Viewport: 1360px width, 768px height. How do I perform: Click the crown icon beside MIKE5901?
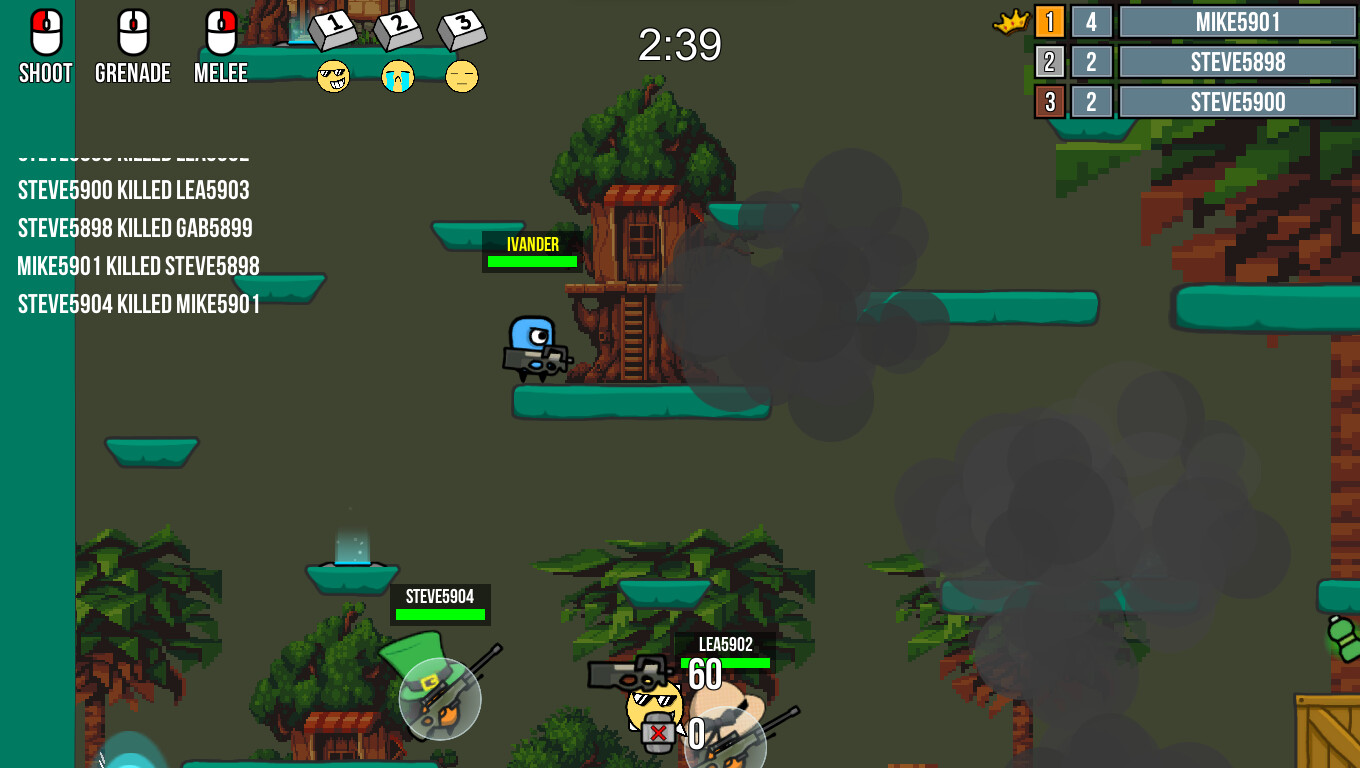pyautogui.click(x=1012, y=20)
